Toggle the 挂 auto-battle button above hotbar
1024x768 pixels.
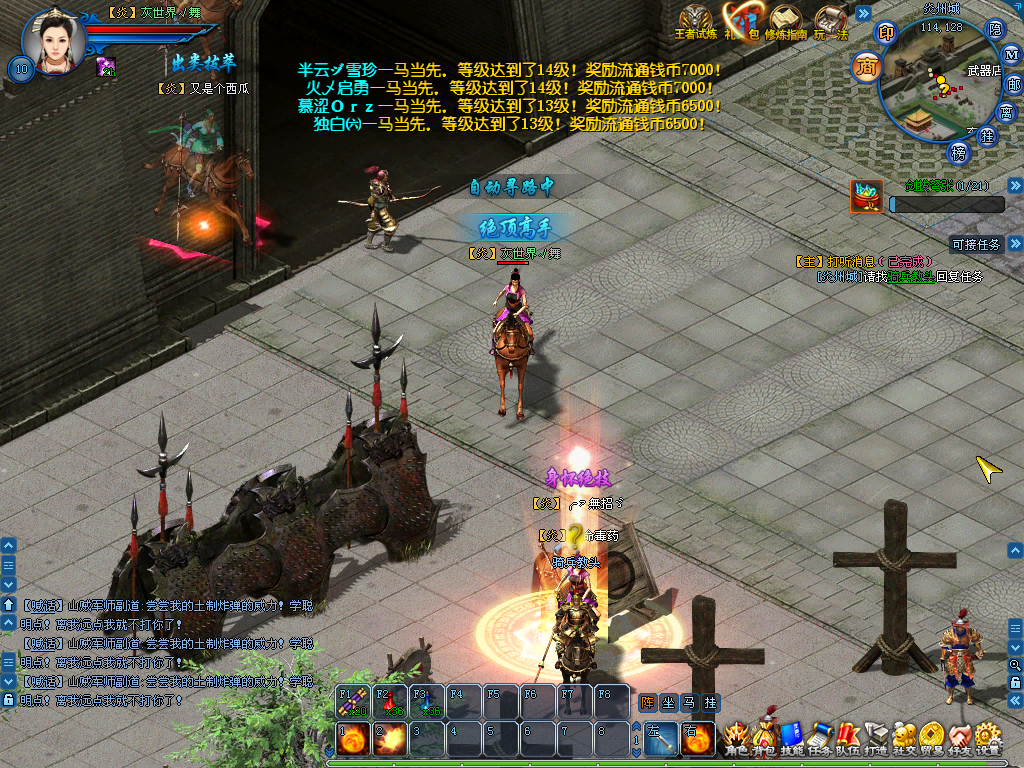[710, 703]
